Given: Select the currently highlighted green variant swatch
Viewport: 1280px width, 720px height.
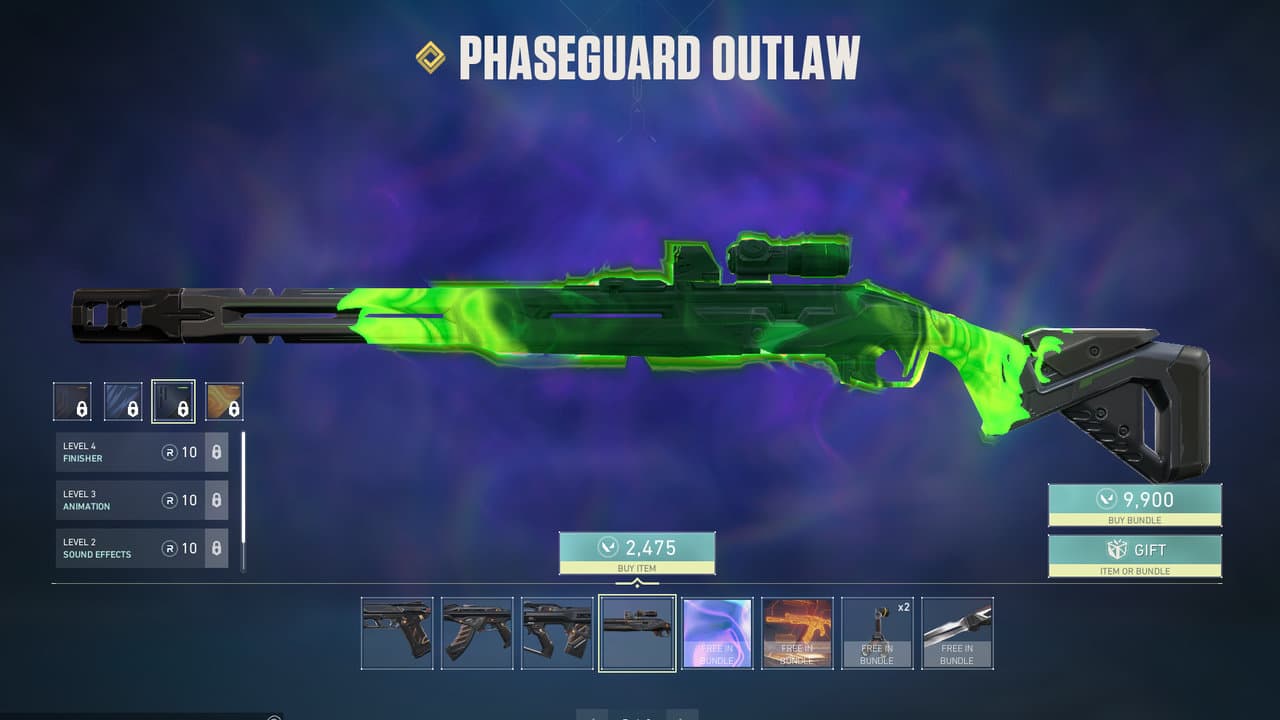Looking at the screenshot, I should click(x=174, y=400).
